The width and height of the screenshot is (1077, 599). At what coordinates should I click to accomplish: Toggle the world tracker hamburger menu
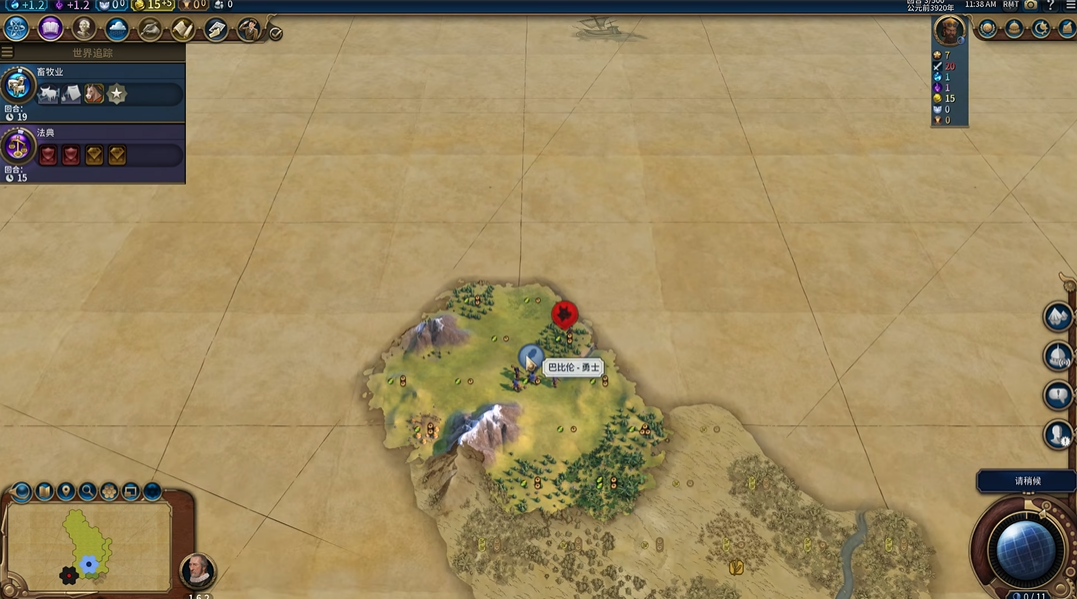tap(7, 52)
